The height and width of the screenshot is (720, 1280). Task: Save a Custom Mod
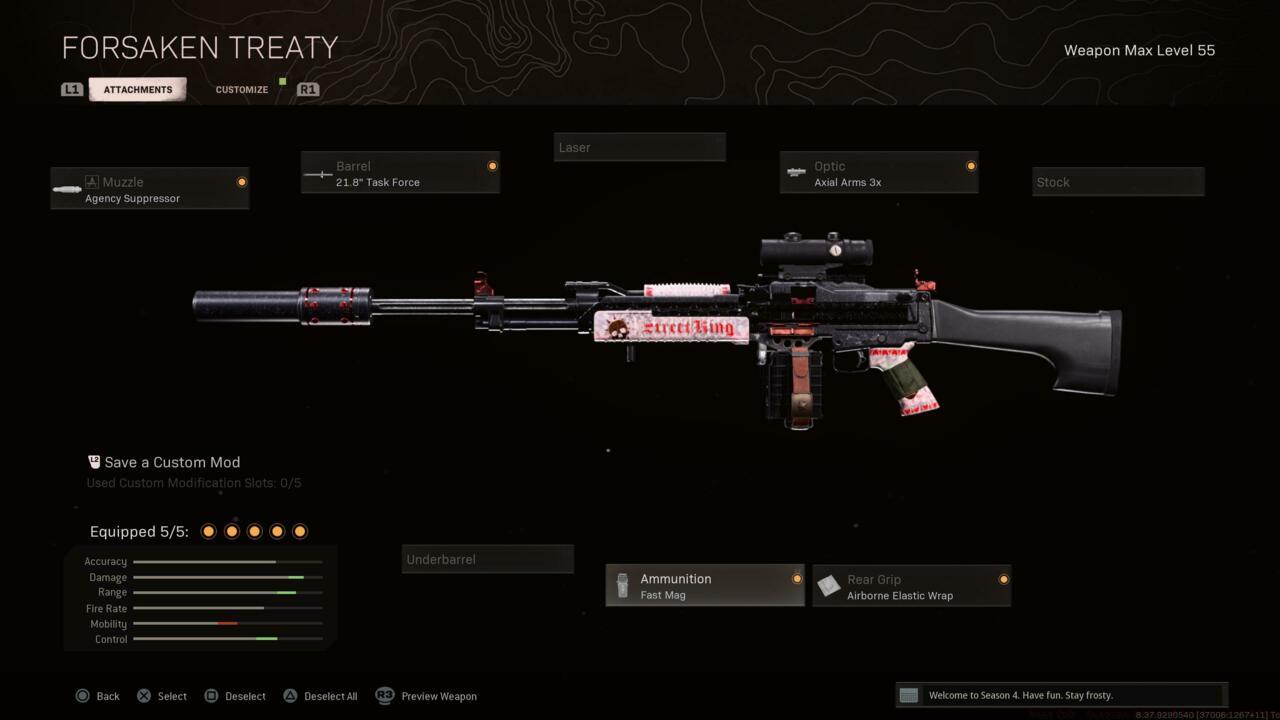tap(171, 462)
